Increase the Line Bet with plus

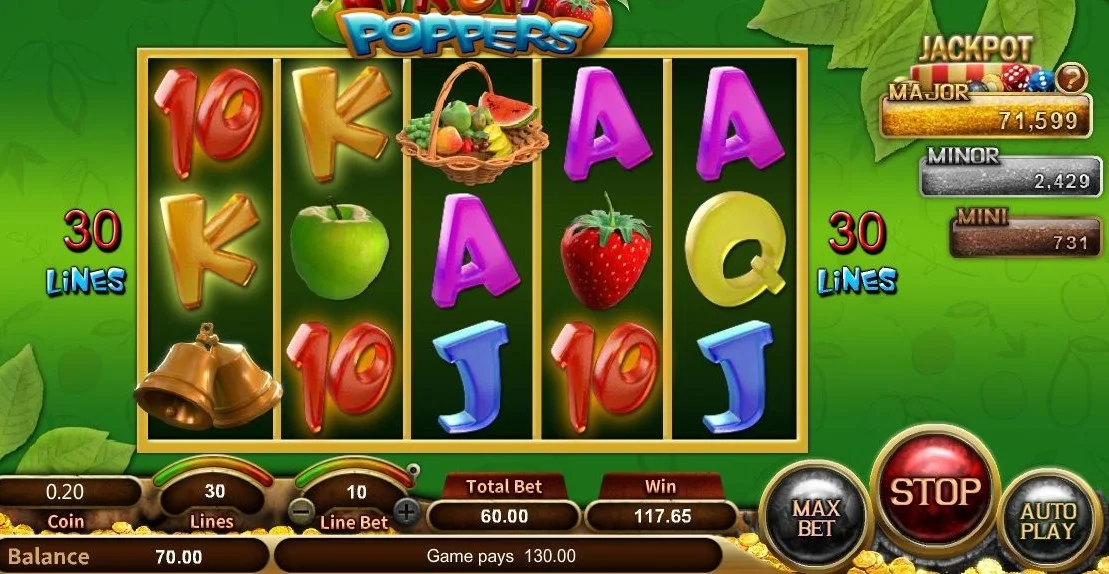tap(406, 513)
